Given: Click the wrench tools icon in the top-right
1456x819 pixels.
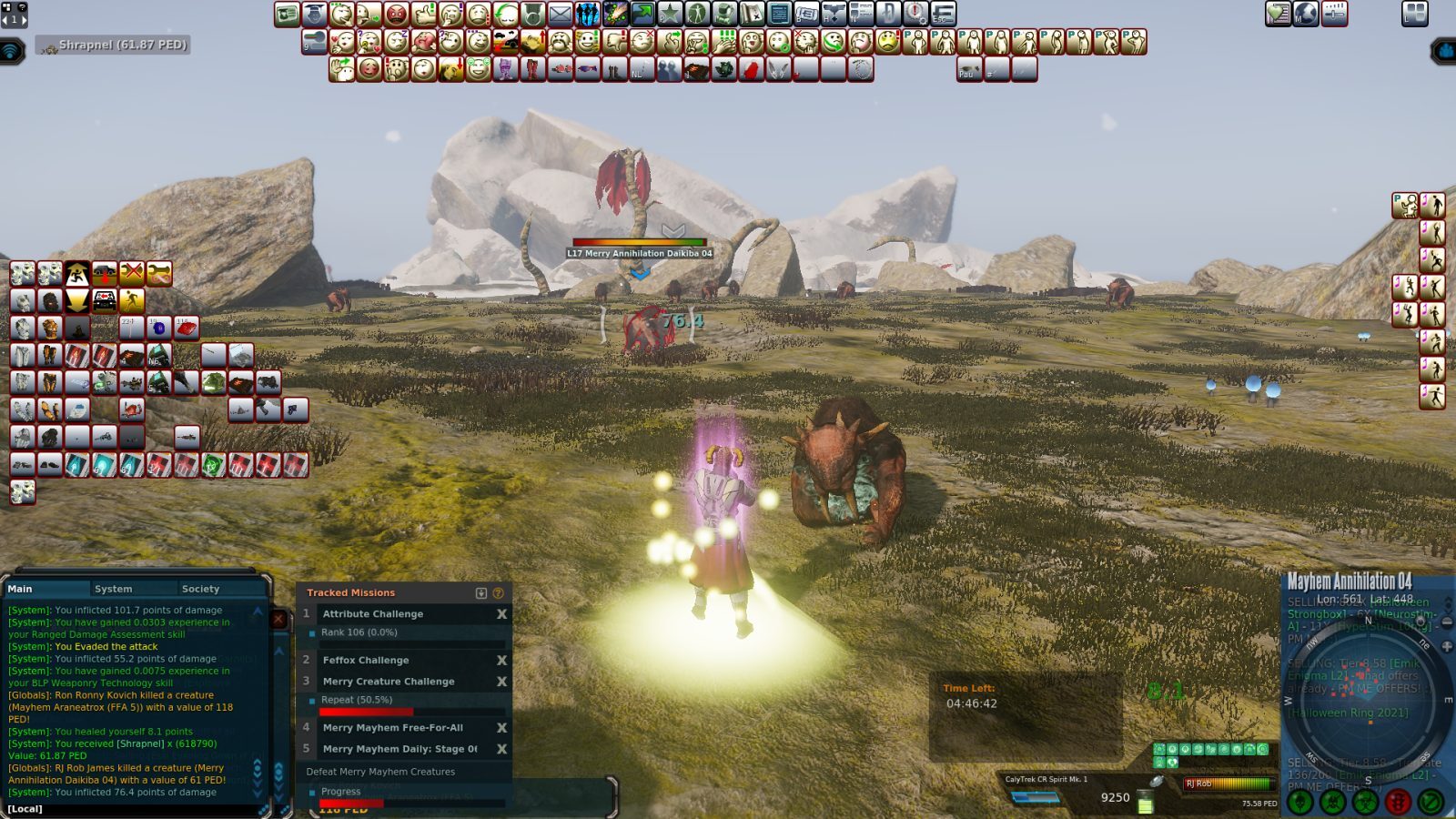Looking at the screenshot, I should 1332,13.
